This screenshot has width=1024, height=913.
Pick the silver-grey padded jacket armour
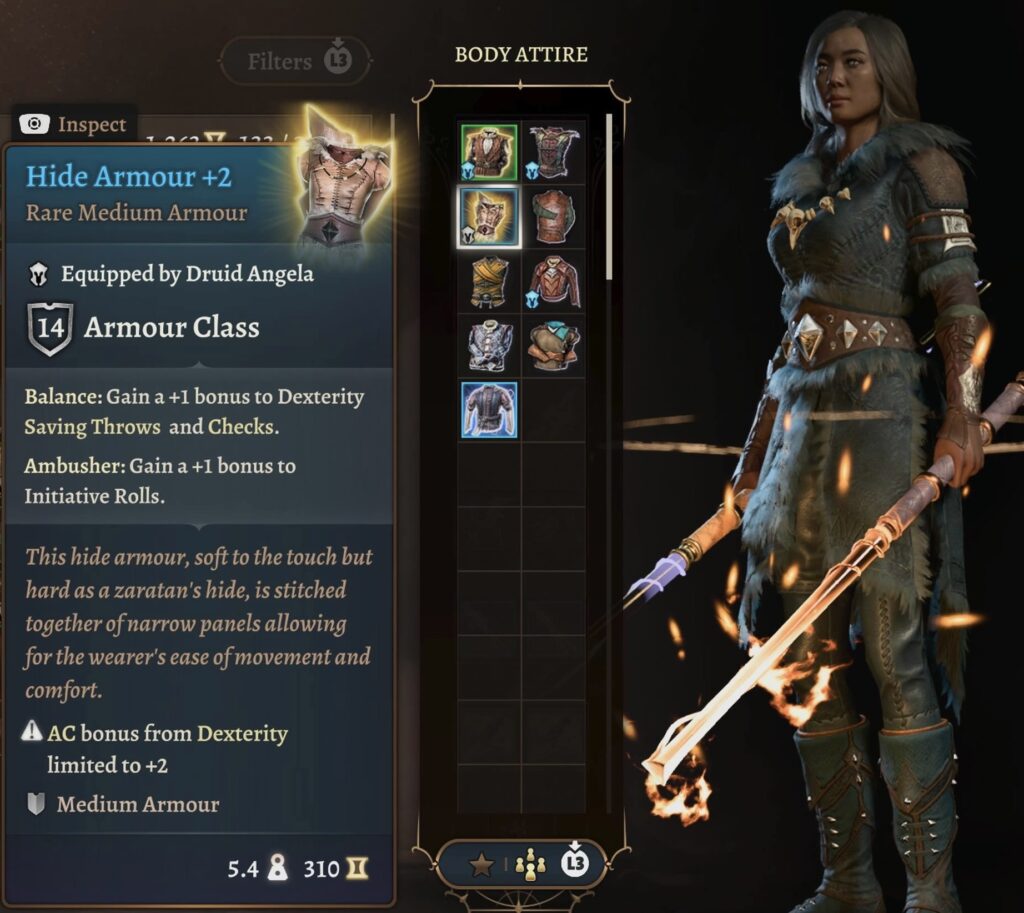click(489, 345)
